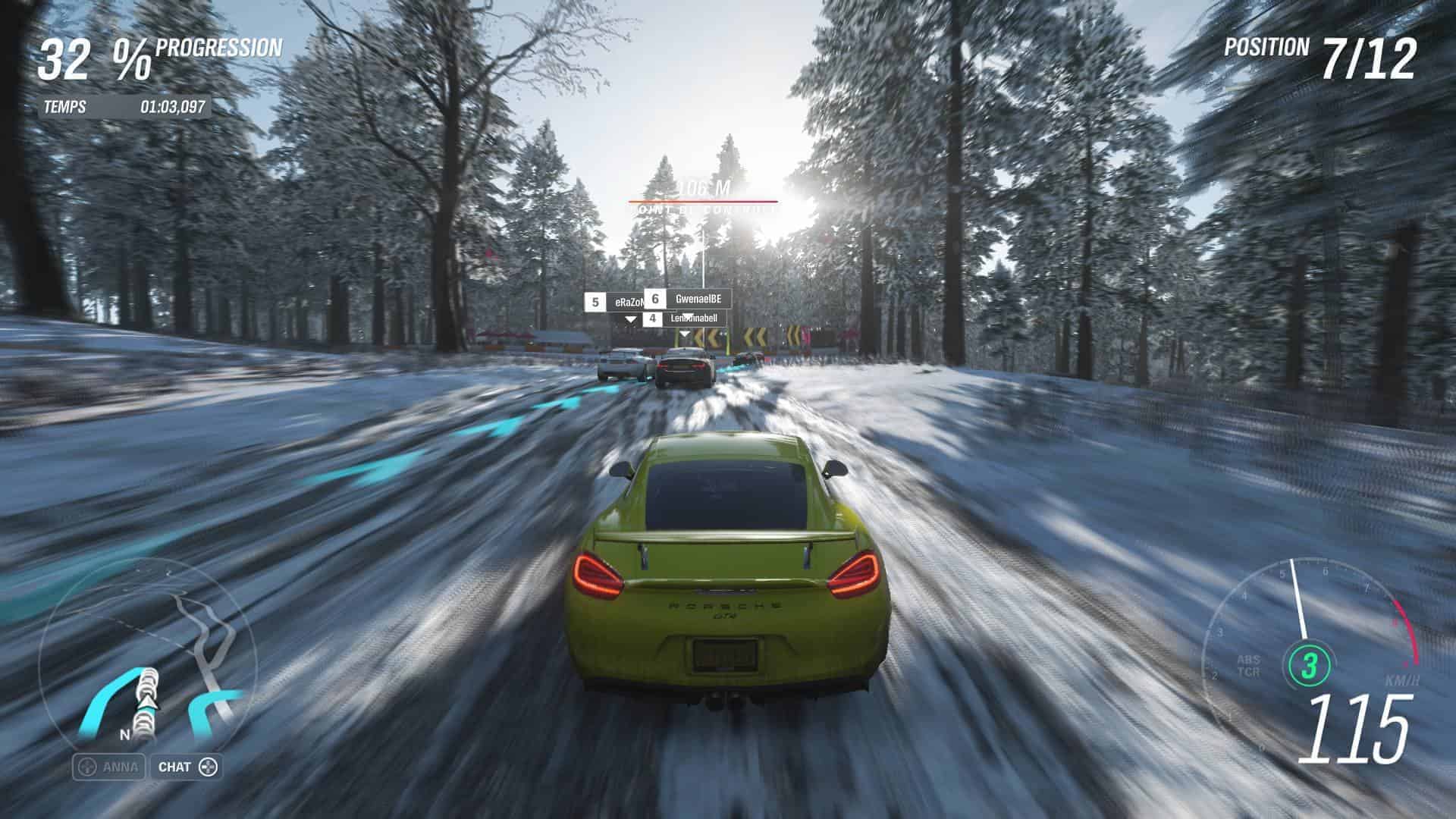Activate the ANNA assistant button

tap(109, 767)
